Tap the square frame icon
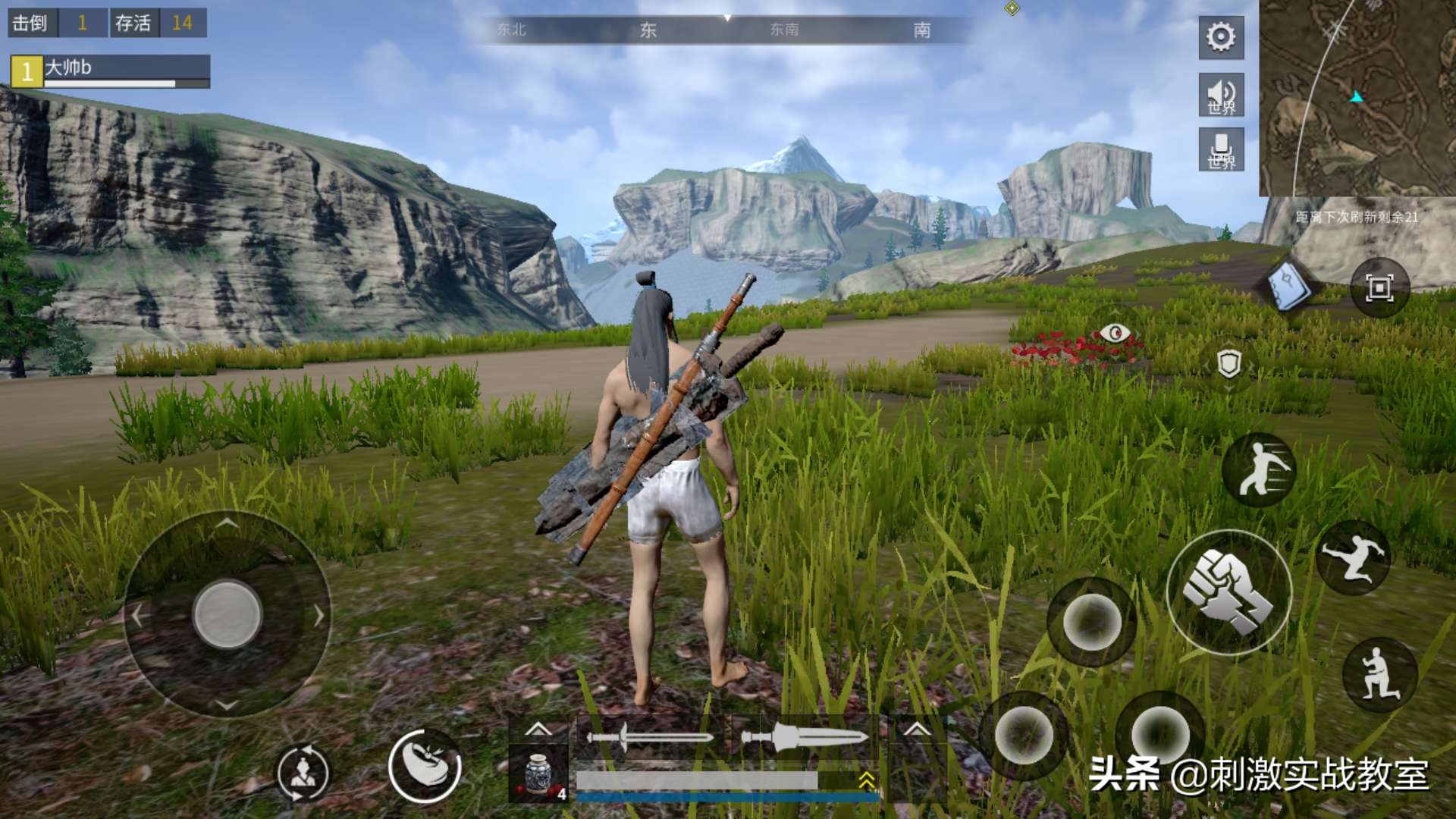The height and width of the screenshot is (819, 1456). click(x=1379, y=287)
